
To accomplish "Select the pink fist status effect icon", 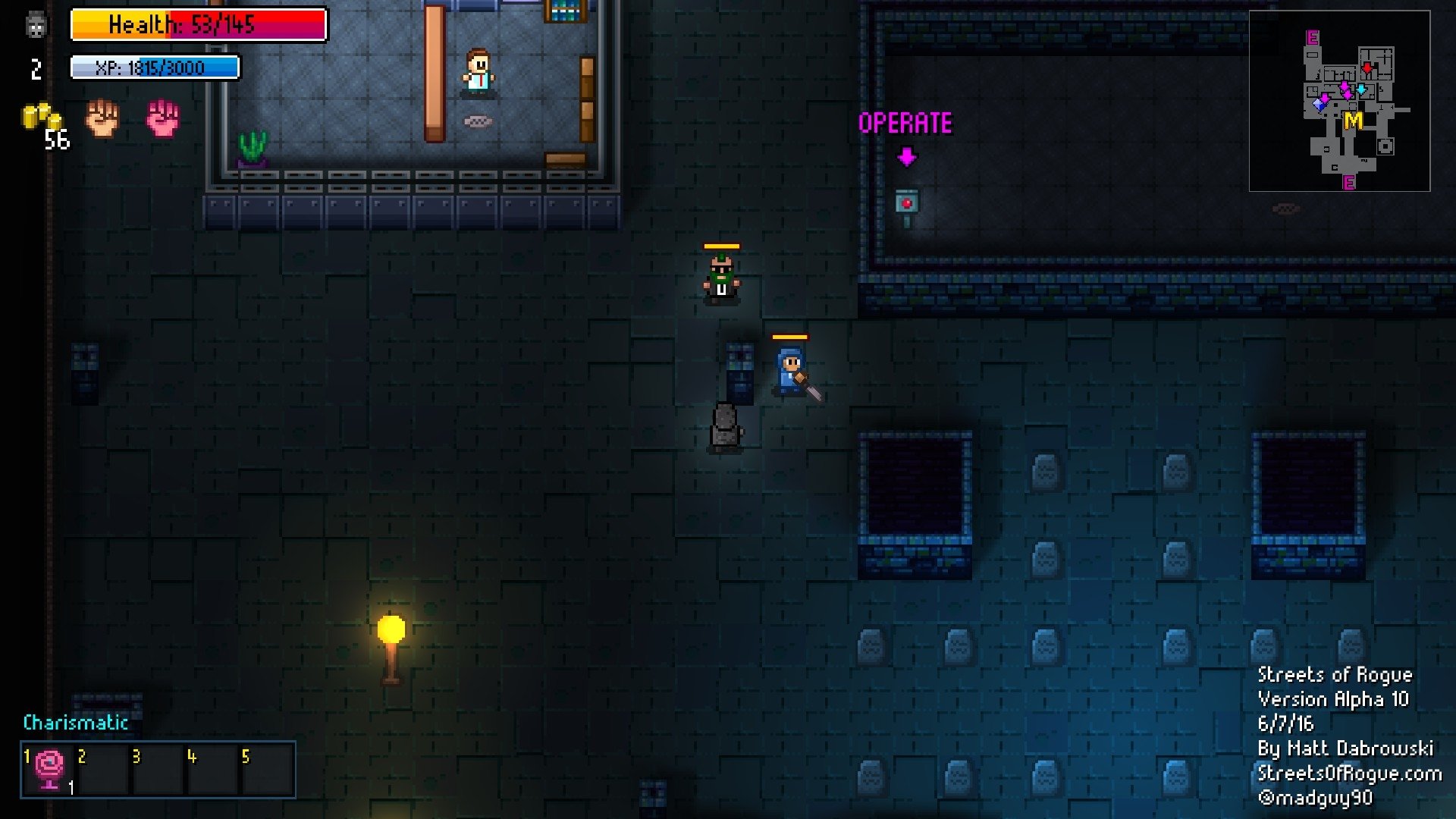I will coord(163,120).
